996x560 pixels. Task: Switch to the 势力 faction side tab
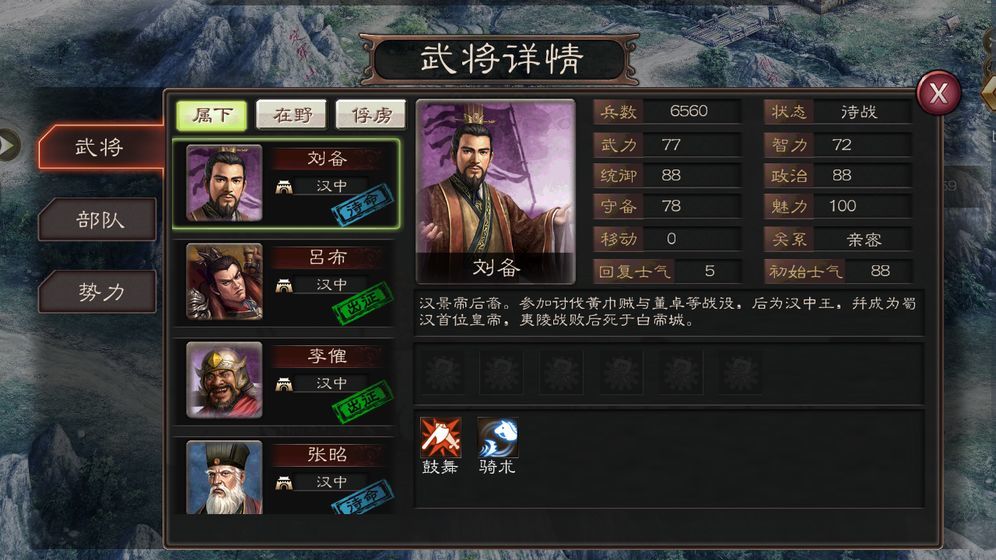pyautogui.click(x=98, y=292)
